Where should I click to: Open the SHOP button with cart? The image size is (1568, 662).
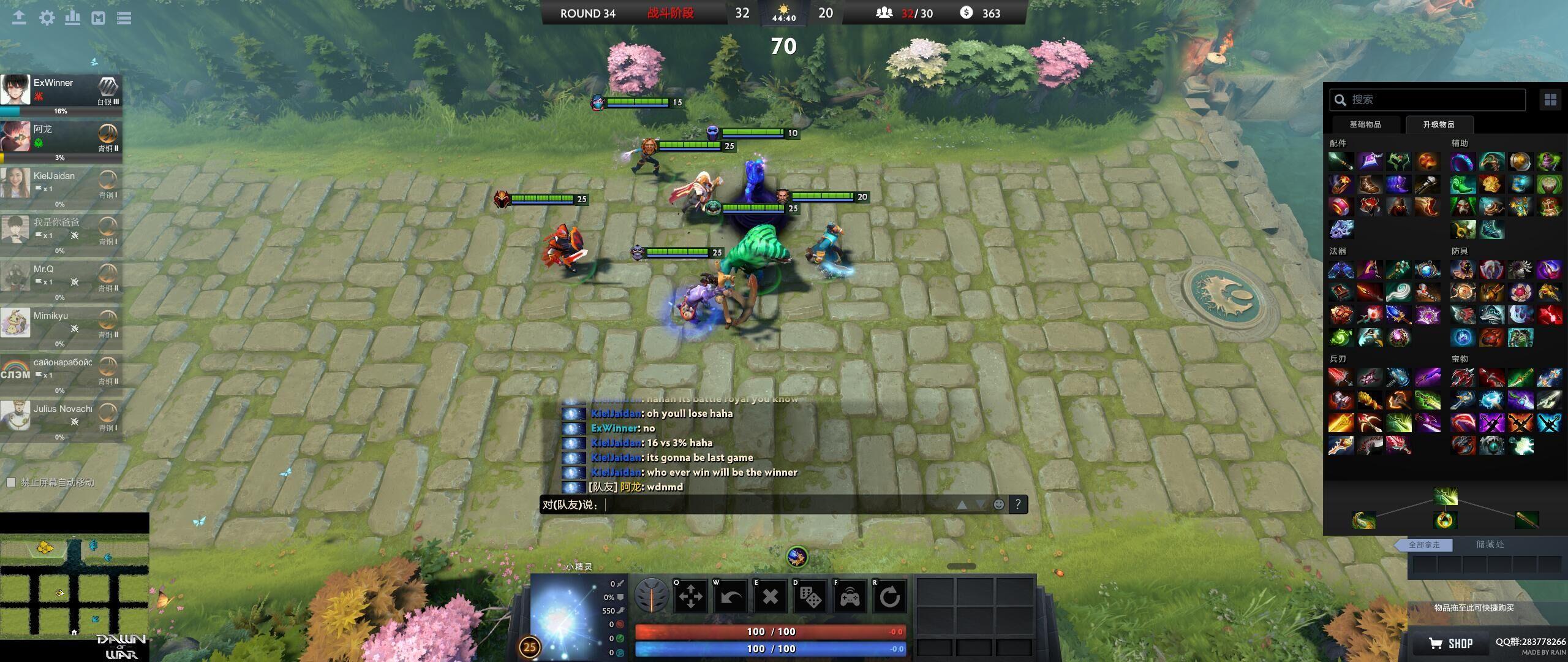pos(1452,643)
